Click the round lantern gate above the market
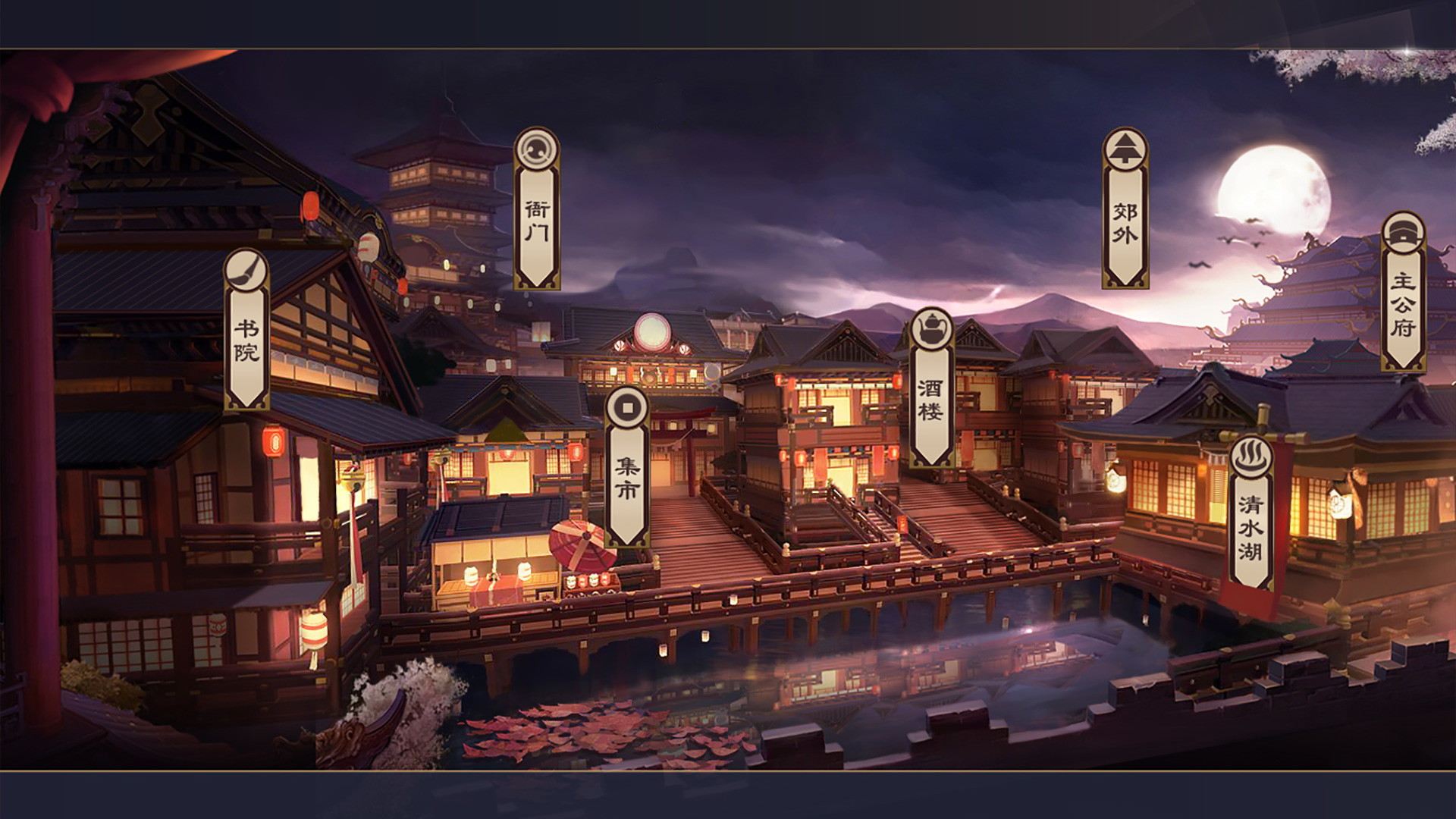This screenshot has width=1456, height=819. point(654,334)
